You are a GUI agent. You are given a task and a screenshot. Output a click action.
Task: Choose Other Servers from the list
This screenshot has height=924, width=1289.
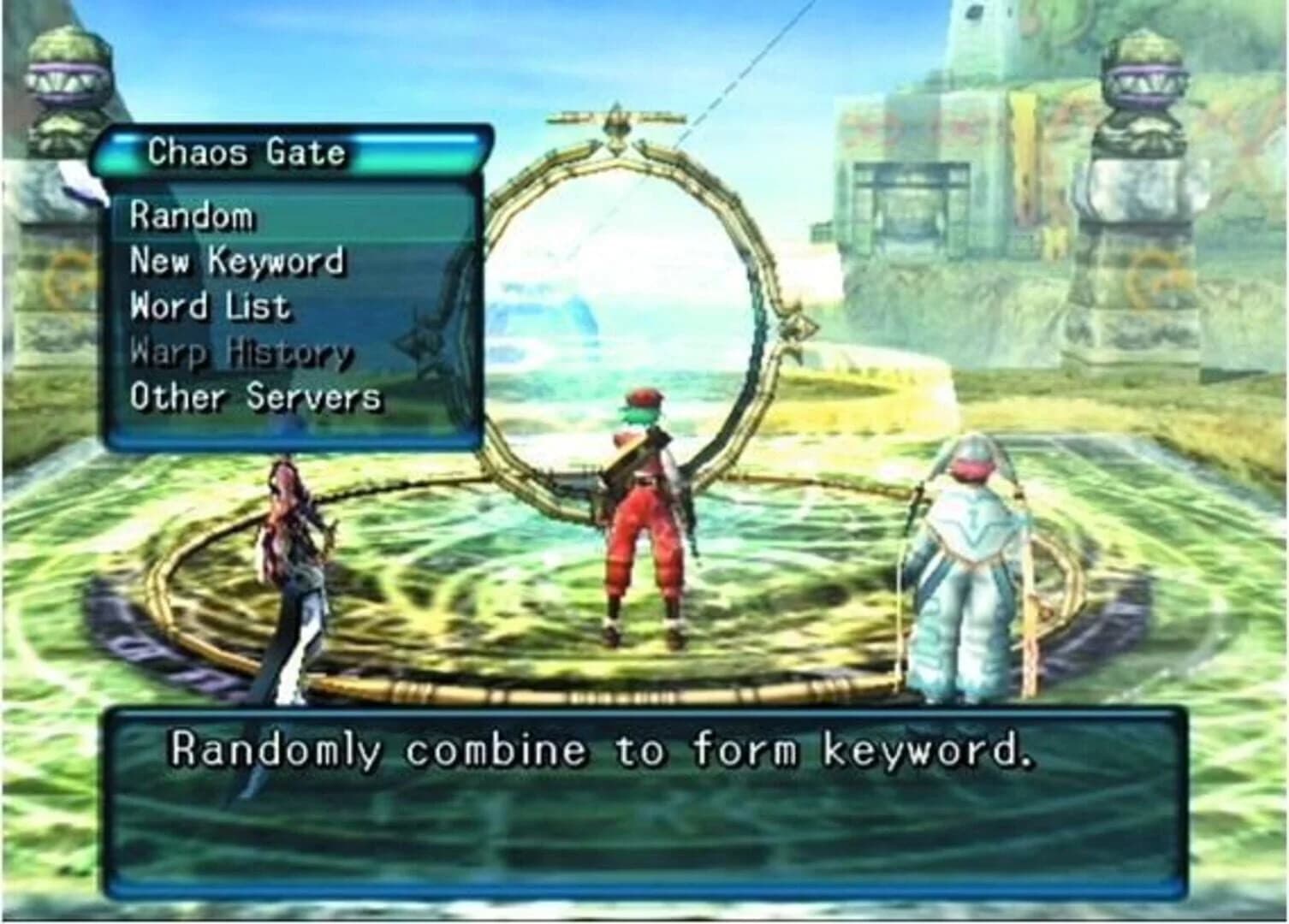tap(254, 397)
